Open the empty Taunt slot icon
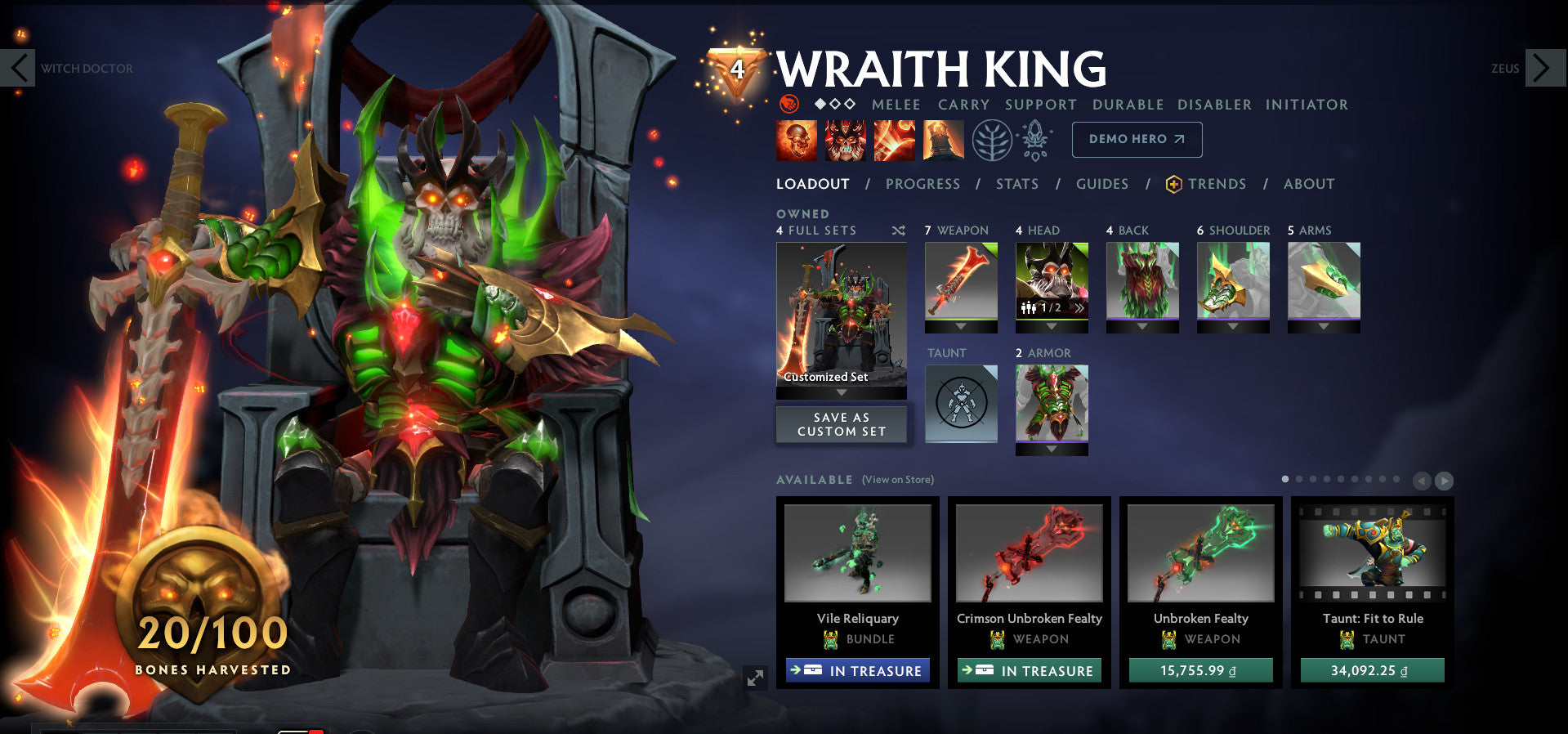The image size is (1568, 734). click(x=961, y=403)
